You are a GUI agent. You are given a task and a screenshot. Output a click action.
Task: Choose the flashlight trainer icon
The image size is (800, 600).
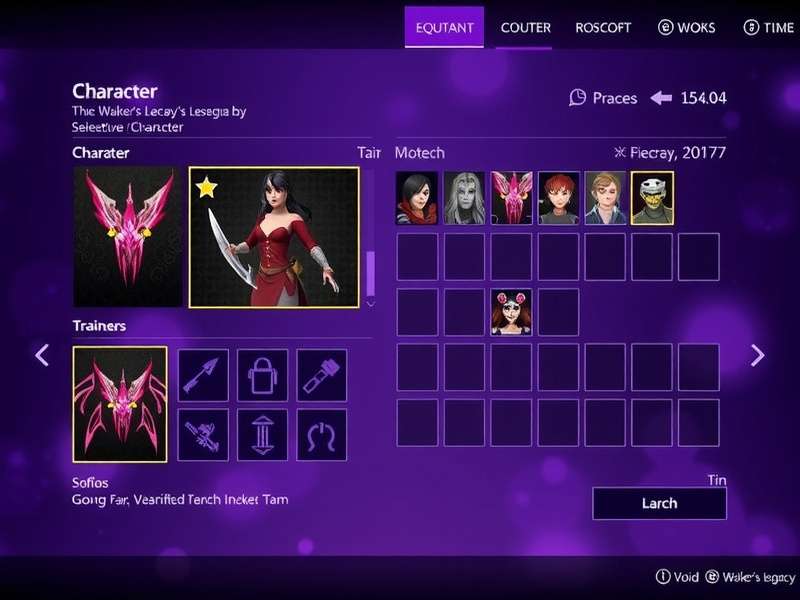pyautogui.click(x=322, y=375)
